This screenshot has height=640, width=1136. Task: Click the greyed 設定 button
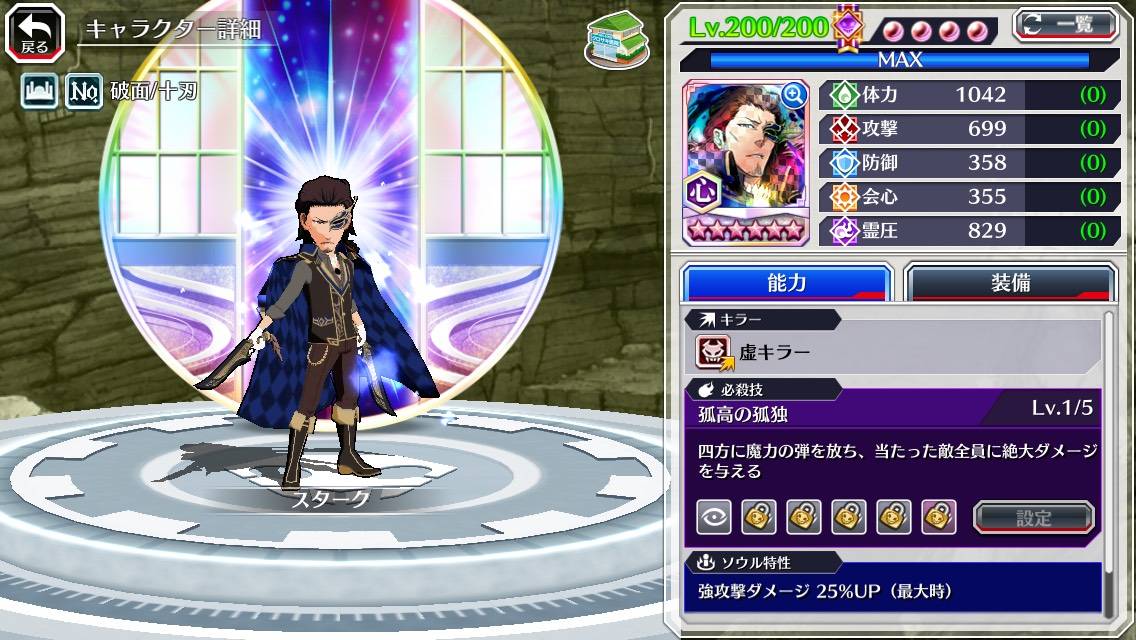click(1034, 517)
